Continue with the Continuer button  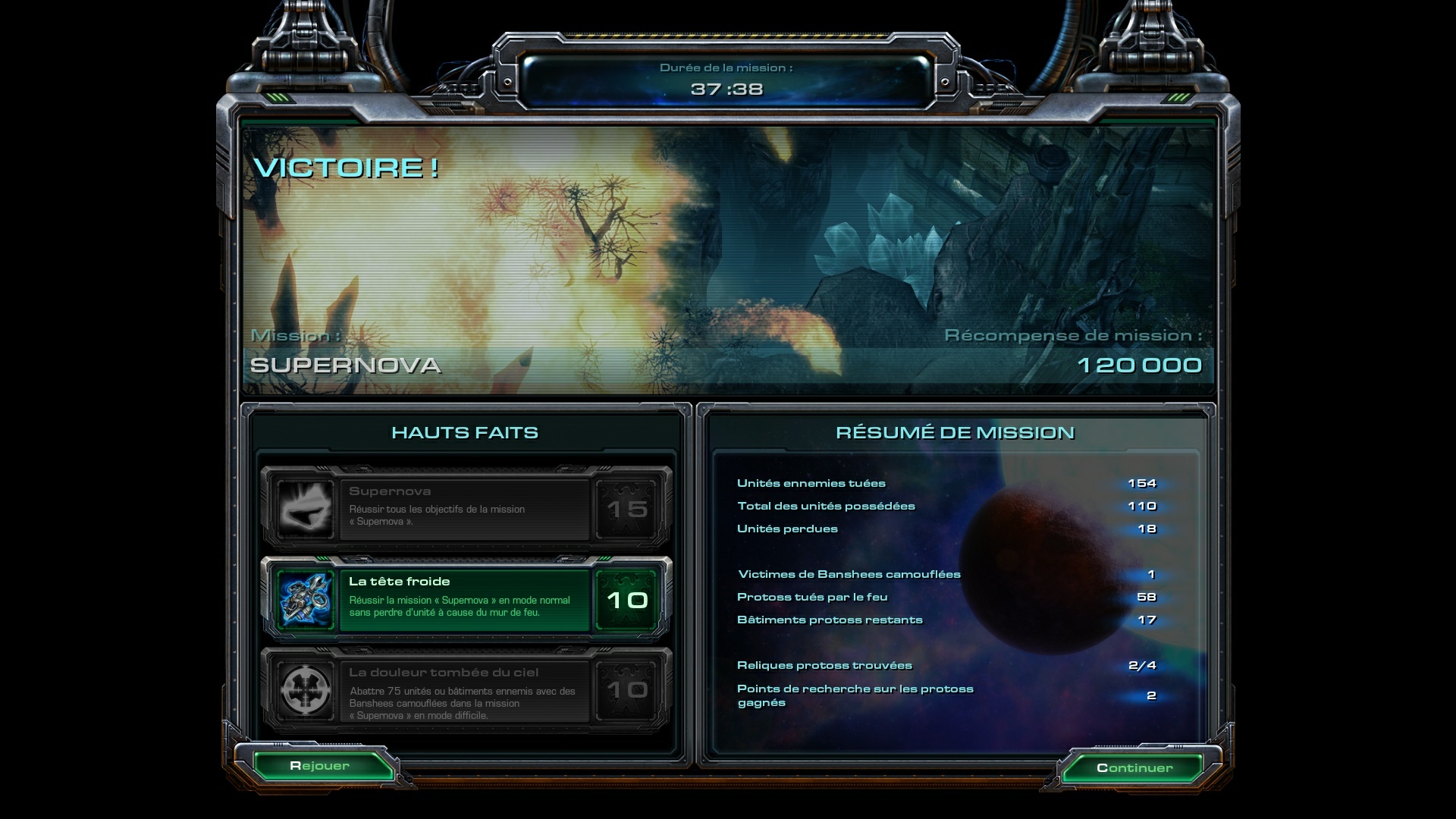point(1134,768)
